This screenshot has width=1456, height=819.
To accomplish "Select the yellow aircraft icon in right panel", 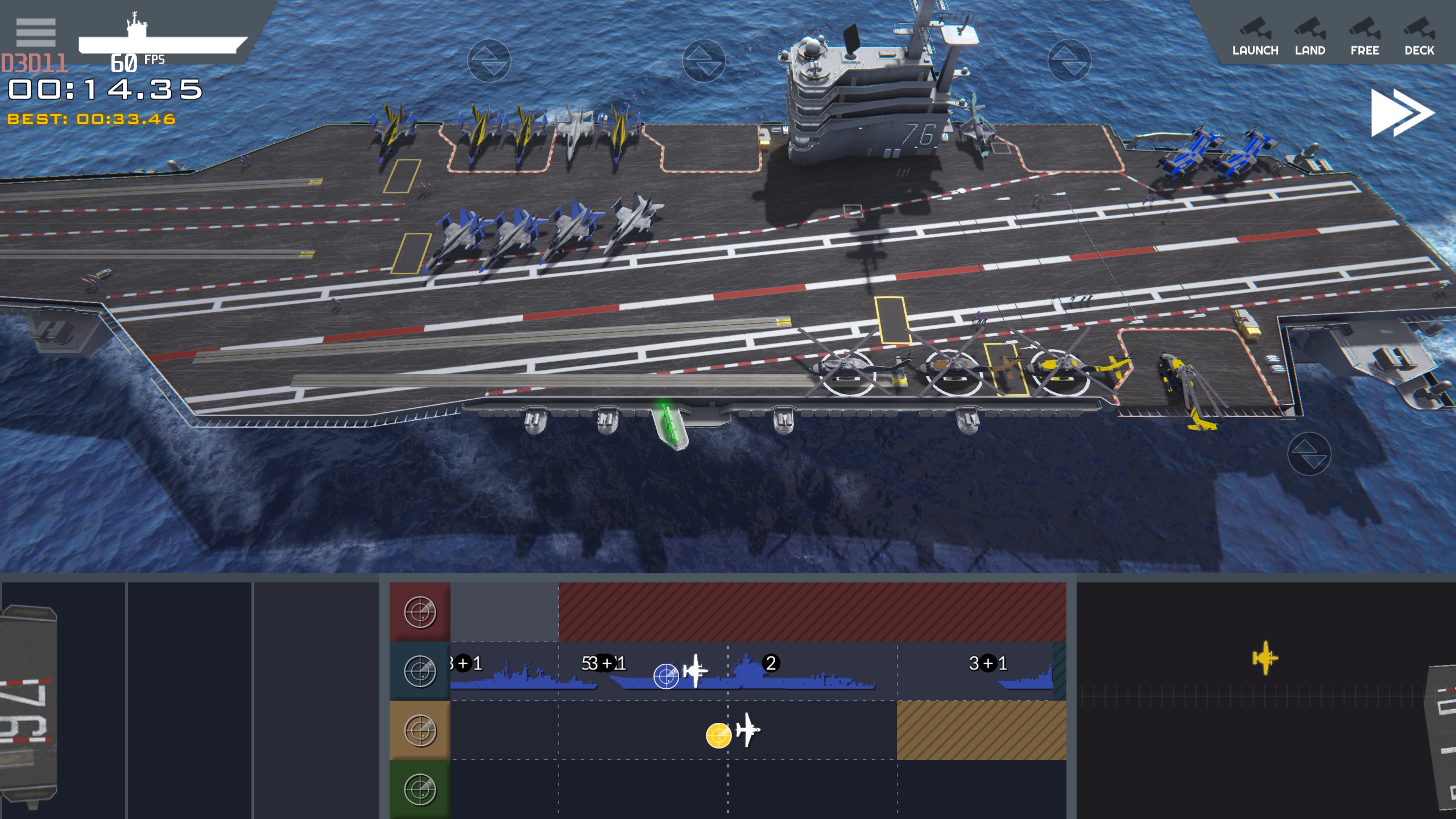I will pos(1265,658).
